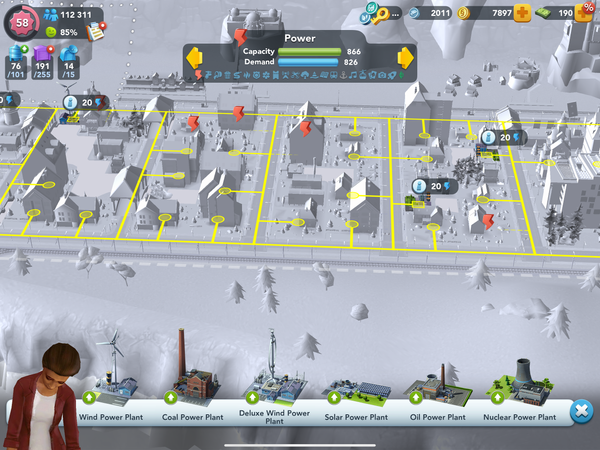
Task: Close the power plant build menu
Action: 580,411
